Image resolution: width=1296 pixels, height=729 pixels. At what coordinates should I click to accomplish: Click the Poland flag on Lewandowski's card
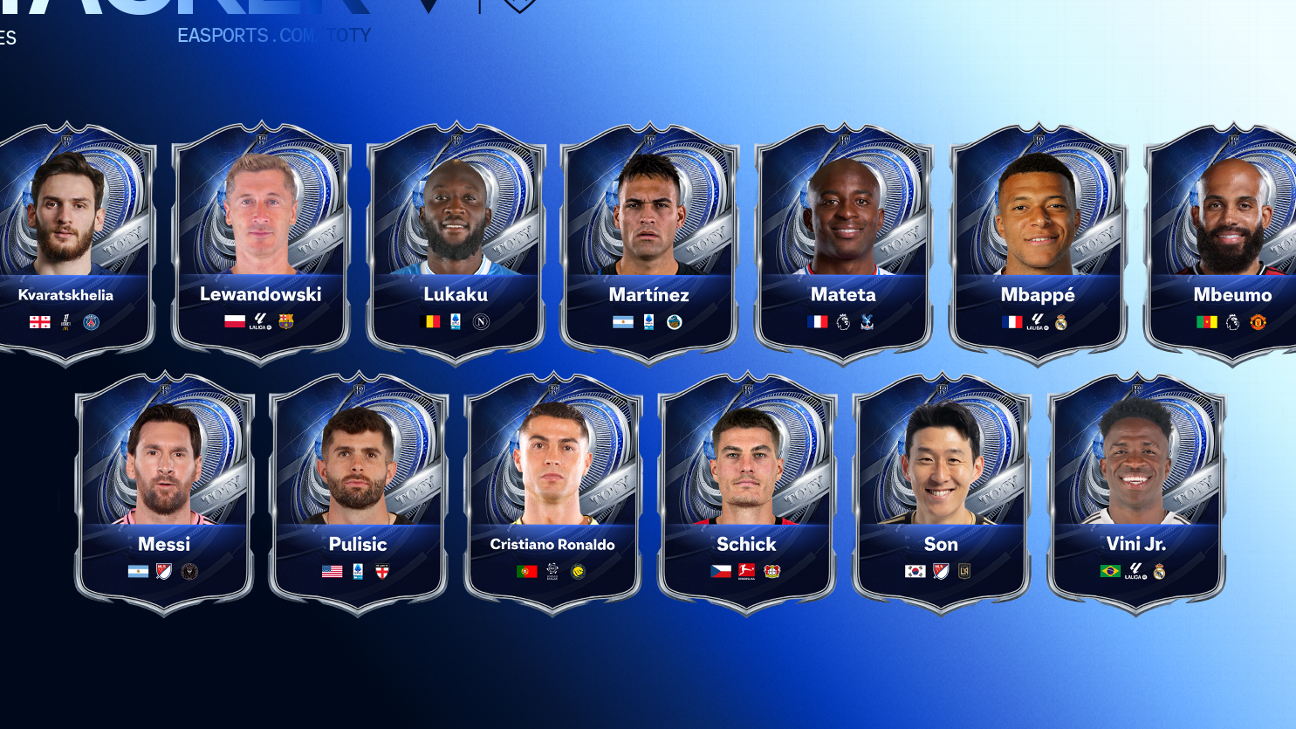tap(235, 322)
